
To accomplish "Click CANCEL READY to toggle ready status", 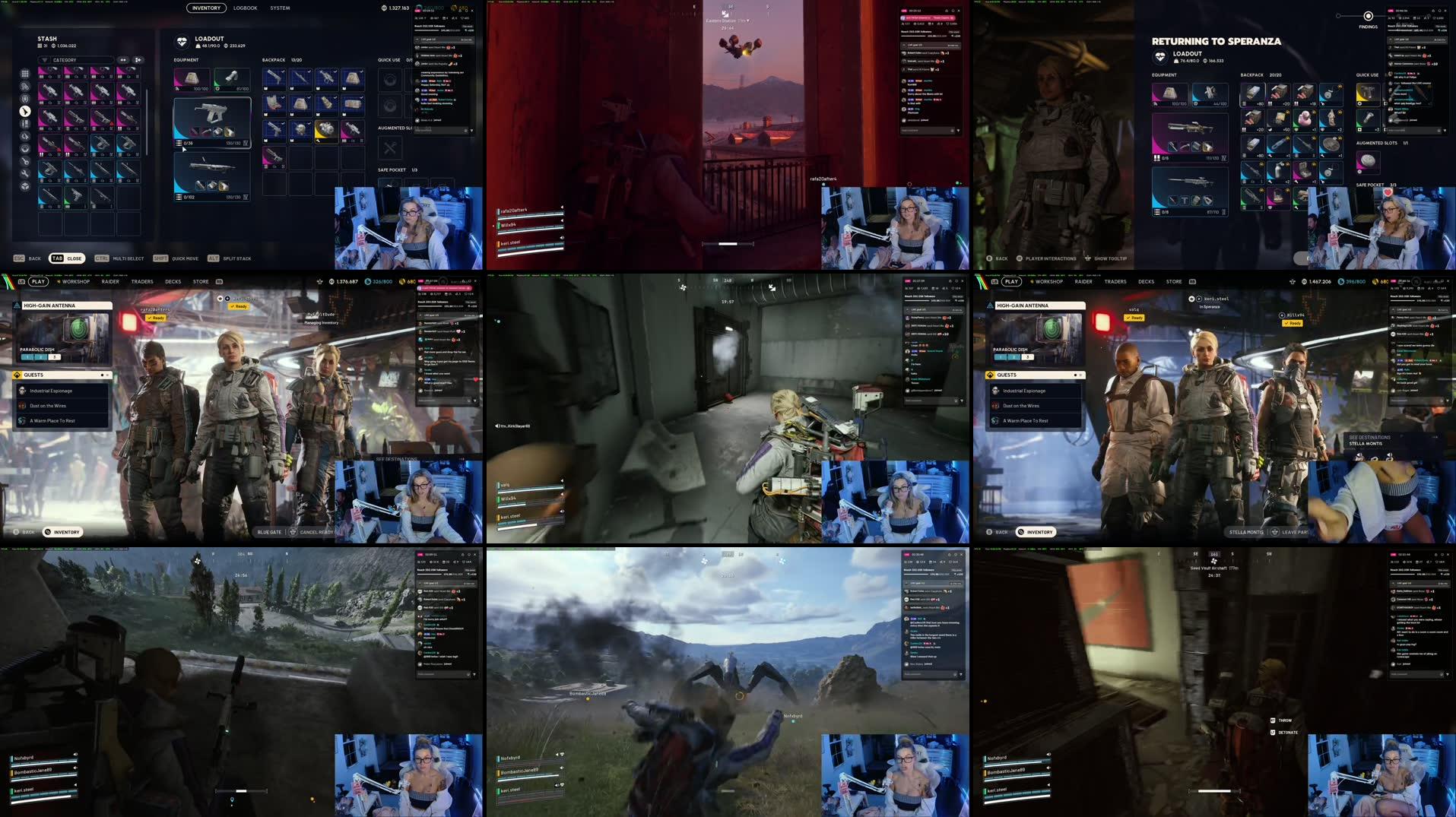I will pyautogui.click(x=314, y=532).
